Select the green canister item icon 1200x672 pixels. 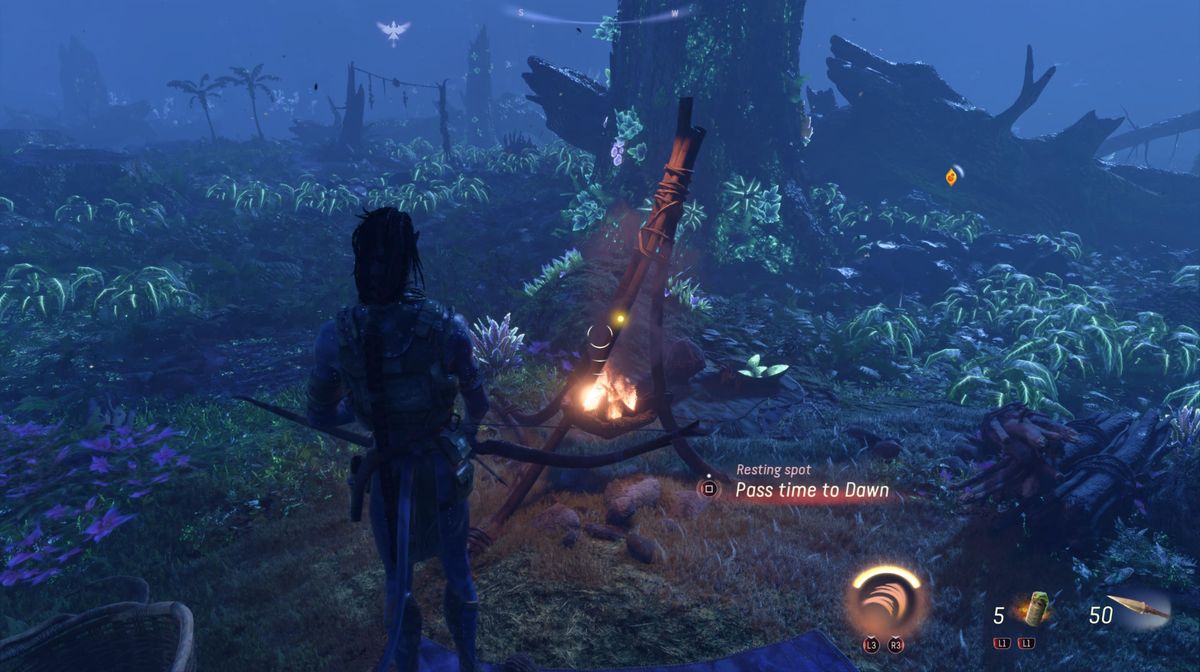pyautogui.click(x=1038, y=609)
